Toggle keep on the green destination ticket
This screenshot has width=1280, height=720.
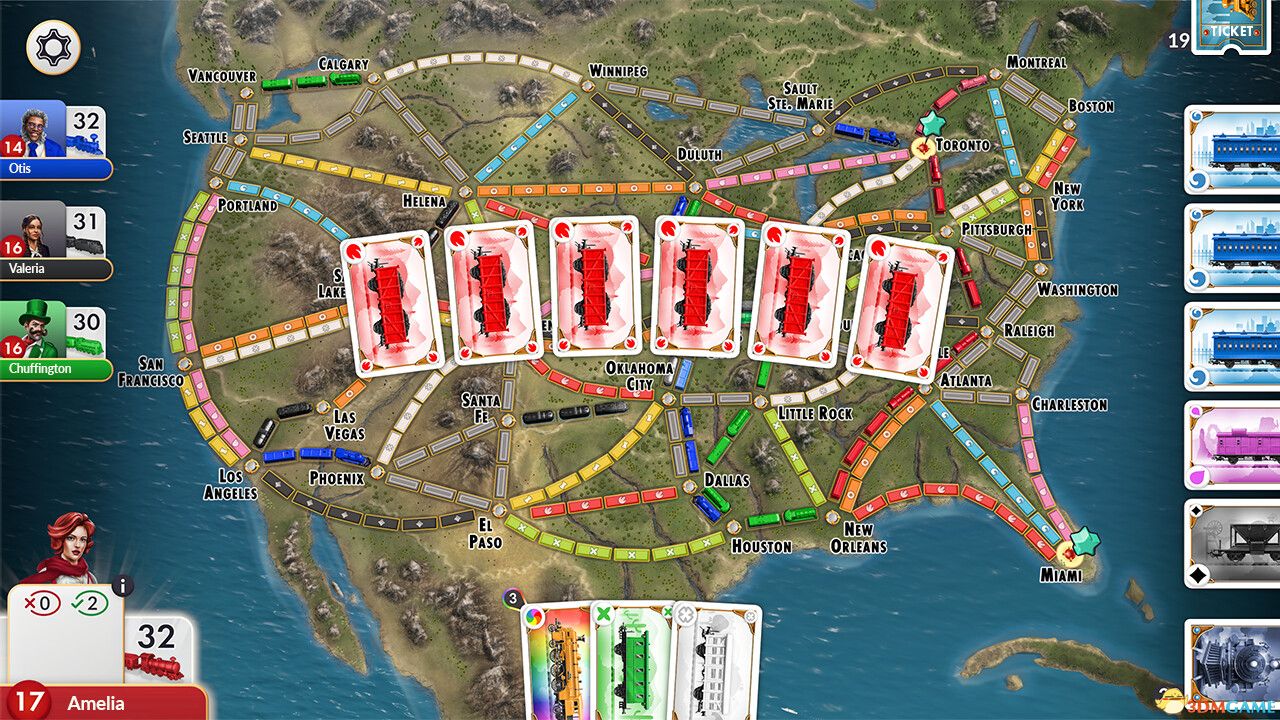(x=603, y=614)
